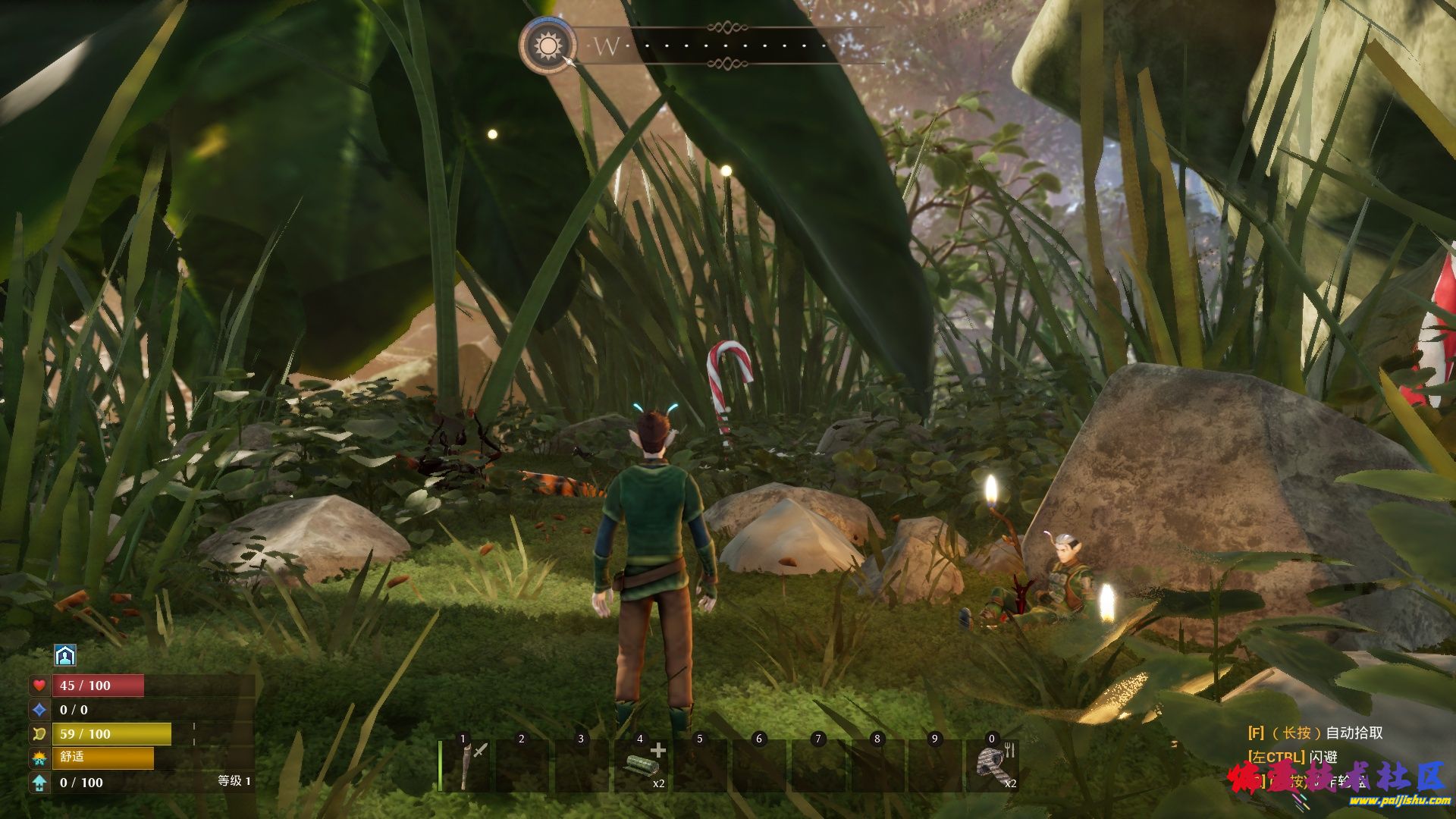Choose the striped food item in slot 0

(x=991, y=766)
